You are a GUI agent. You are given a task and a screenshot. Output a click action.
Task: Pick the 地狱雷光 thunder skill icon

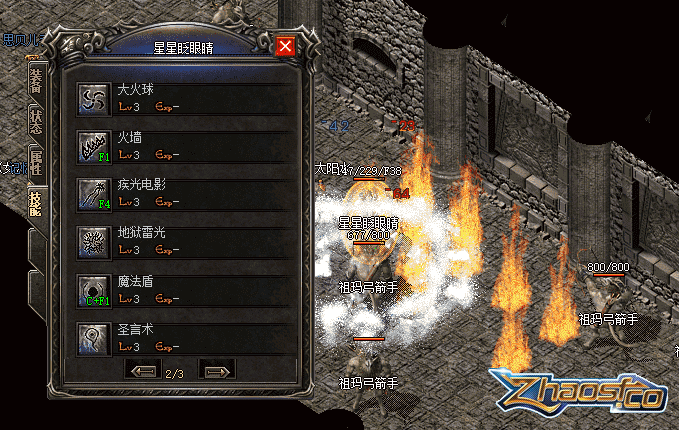pyautogui.click(x=95, y=241)
